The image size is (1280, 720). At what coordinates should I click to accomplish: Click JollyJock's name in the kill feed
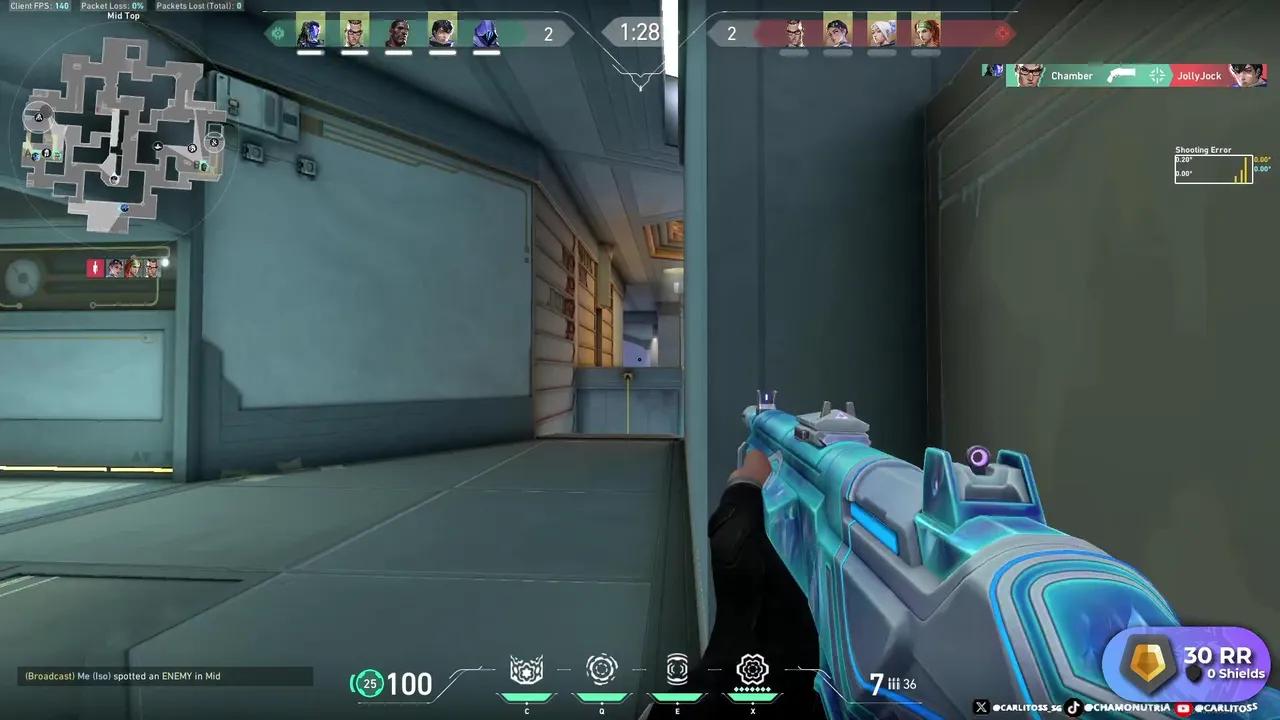(x=1199, y=75)
